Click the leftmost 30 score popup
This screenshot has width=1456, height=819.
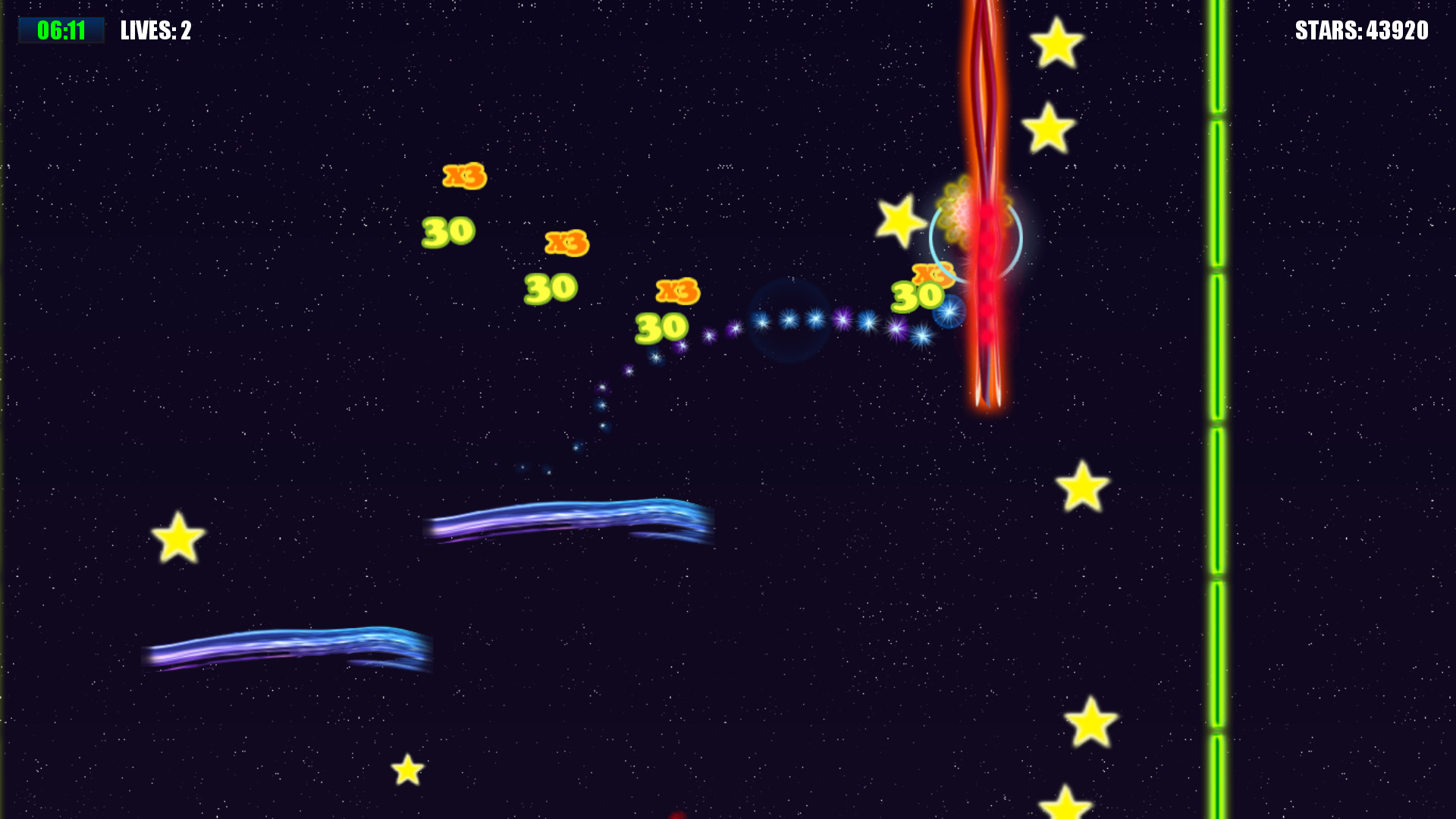(447, 231)
